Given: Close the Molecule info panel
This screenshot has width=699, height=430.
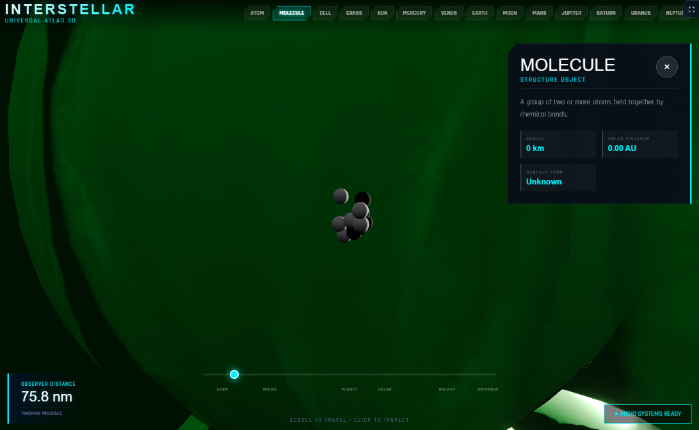Looking at the screenshot, I should (x=667, y=67).
